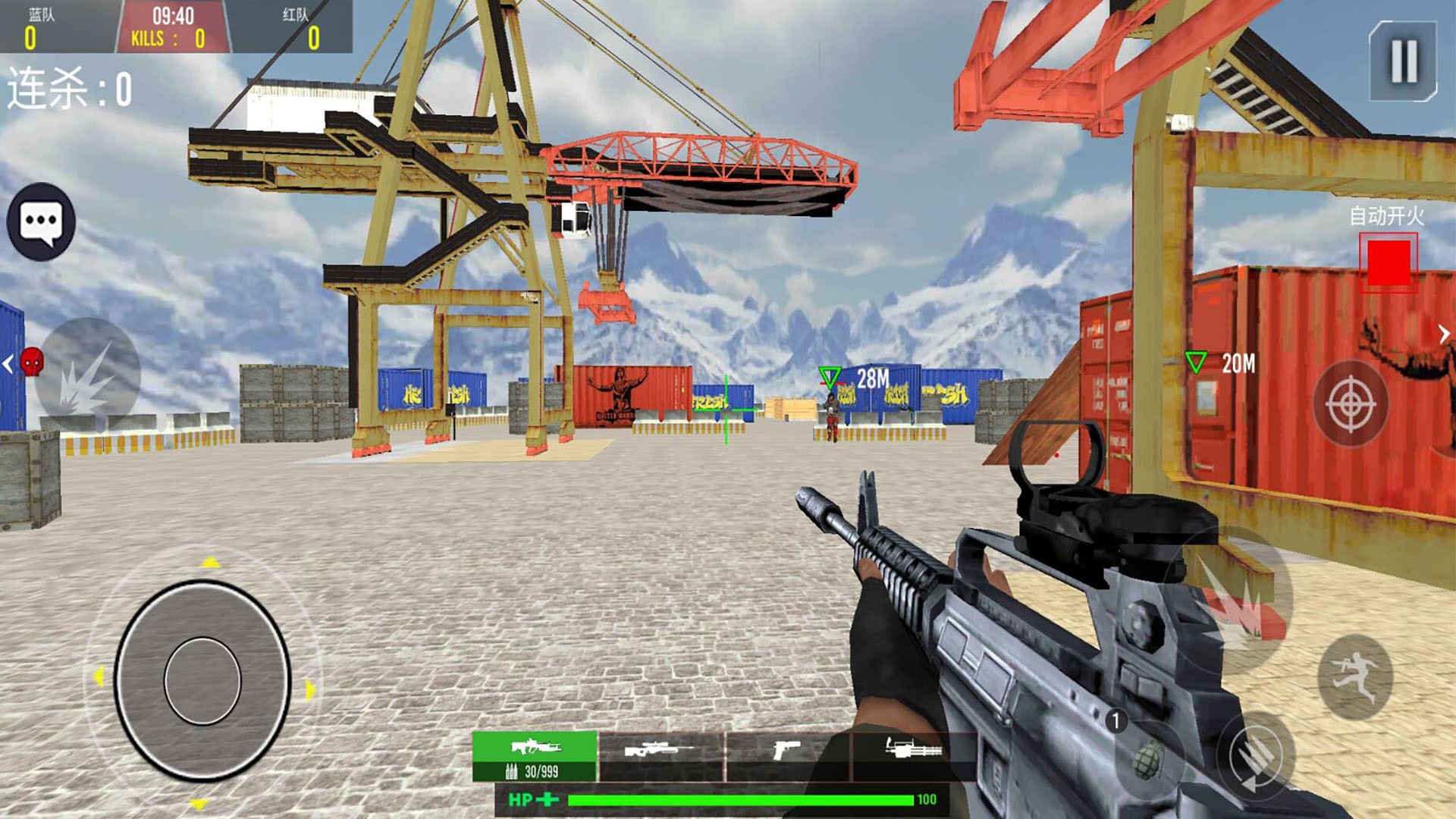Toggle the red auto-fire (自动开火) square
Viewport: 1456px width, 819px height.
(x=1388, y=262)
